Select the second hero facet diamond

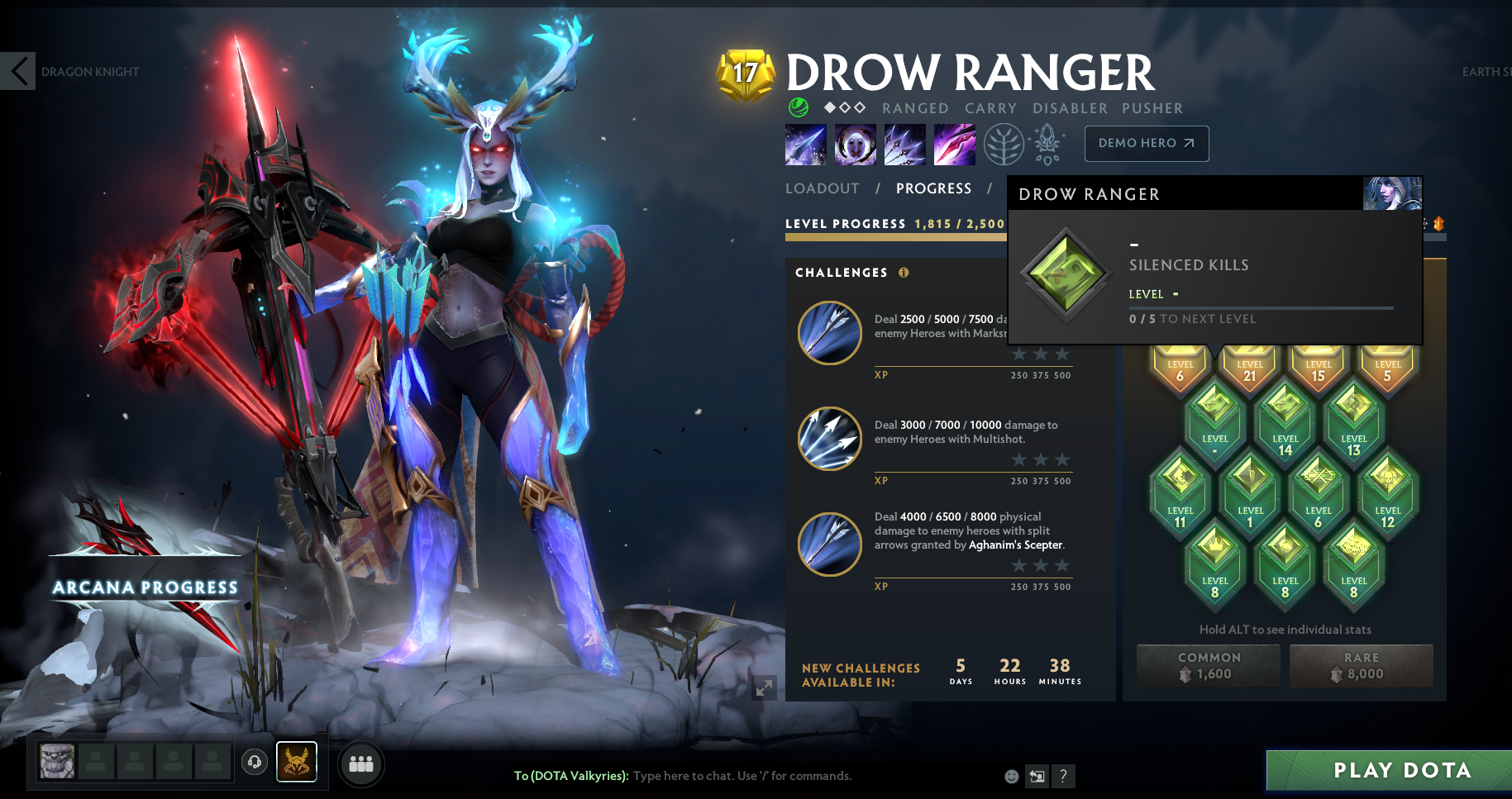[x=844, y=107]
